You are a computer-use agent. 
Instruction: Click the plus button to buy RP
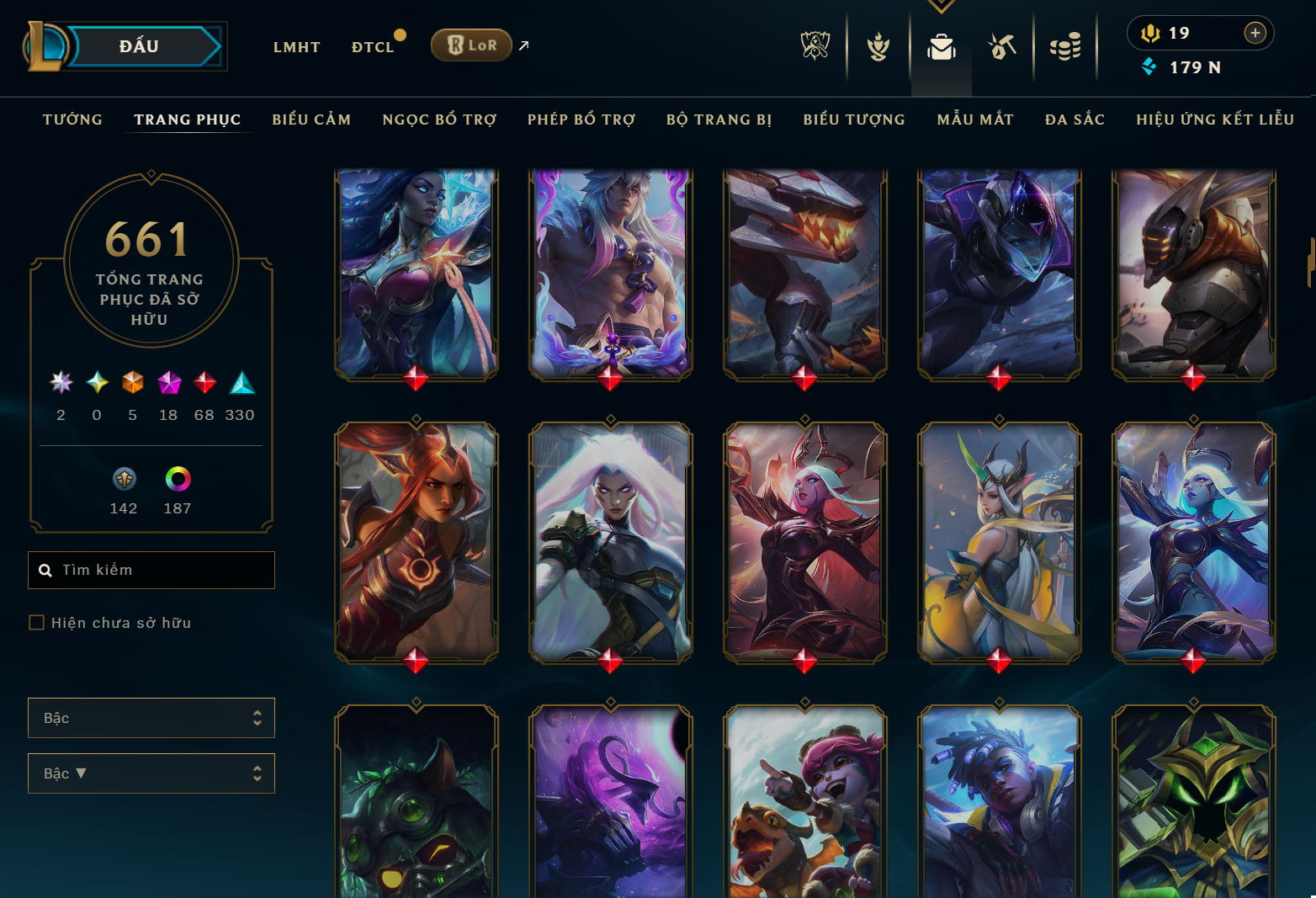coord(1255,33)
